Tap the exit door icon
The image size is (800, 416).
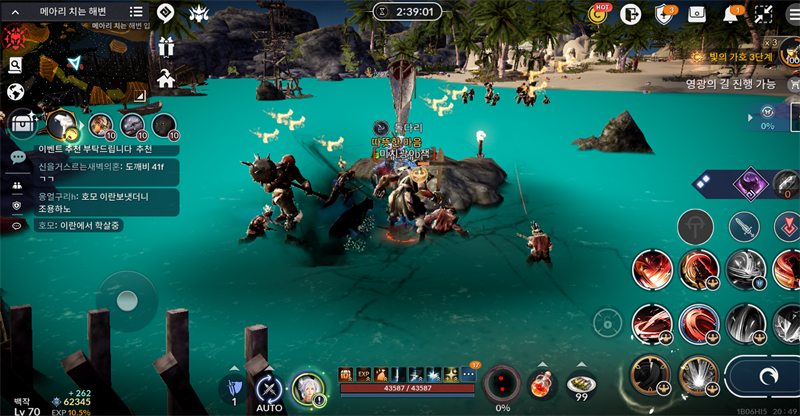point(630,14)
